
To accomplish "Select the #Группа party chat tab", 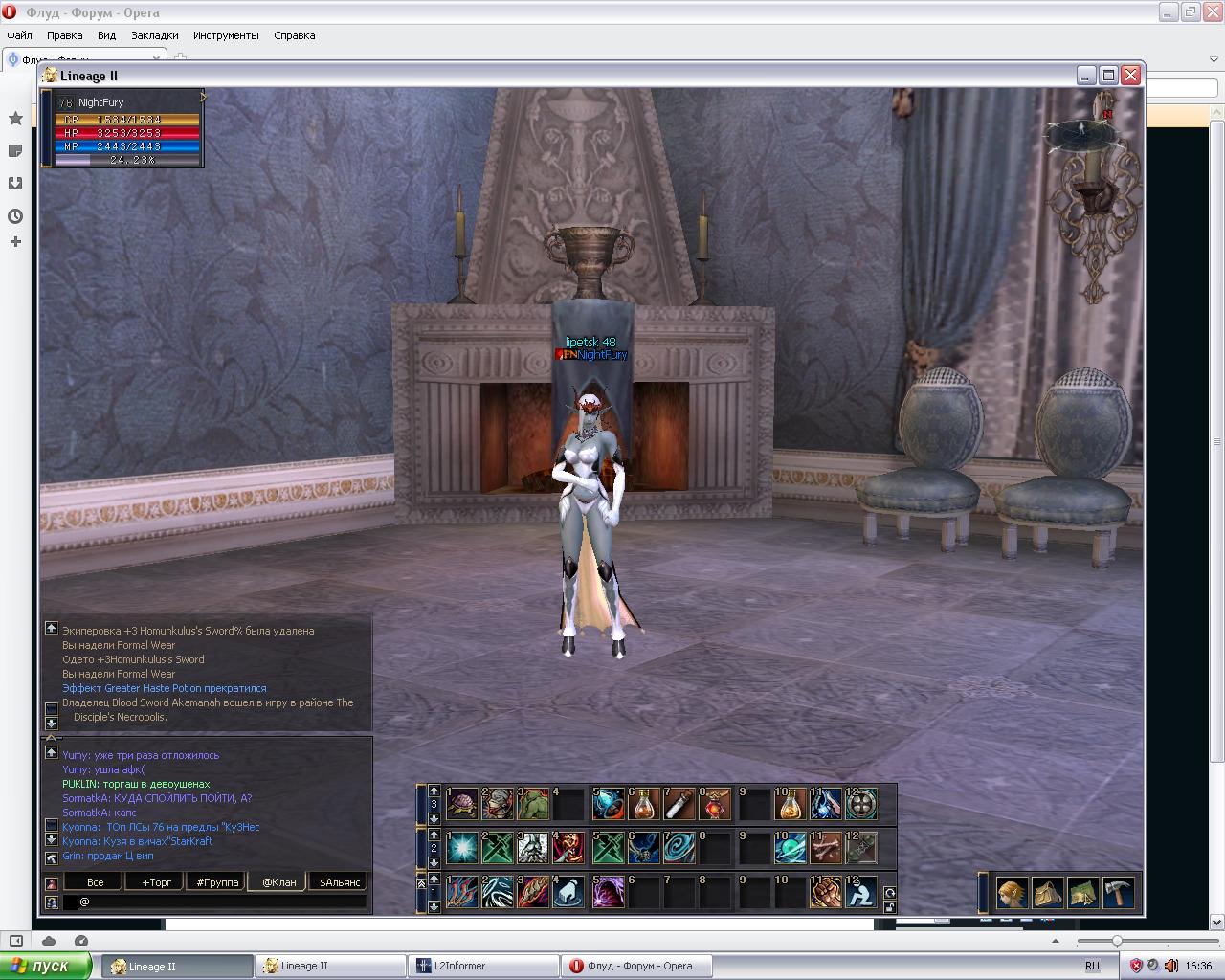I will coord(217,882).
